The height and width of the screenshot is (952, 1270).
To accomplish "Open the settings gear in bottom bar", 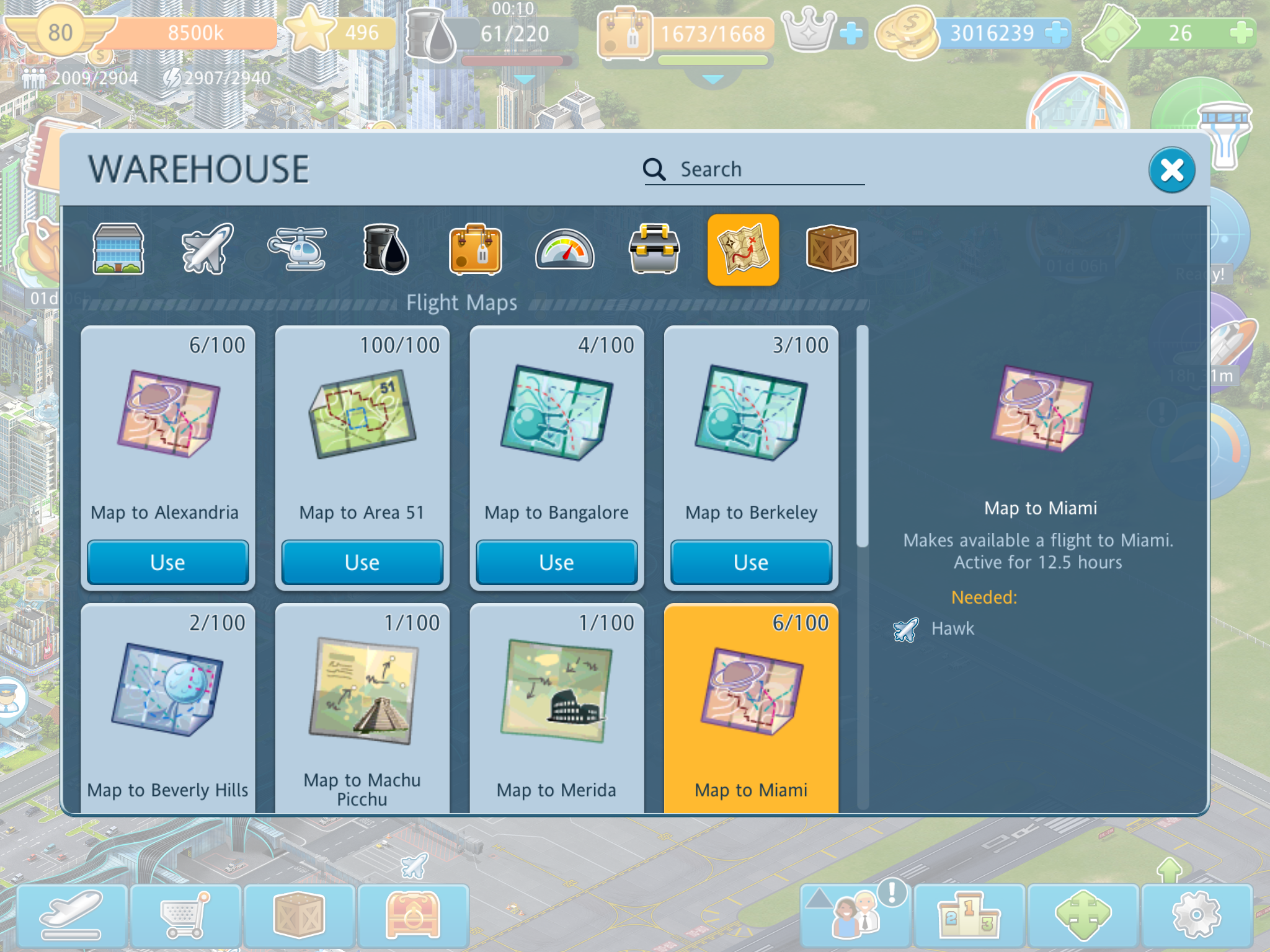I will 1196,915.
